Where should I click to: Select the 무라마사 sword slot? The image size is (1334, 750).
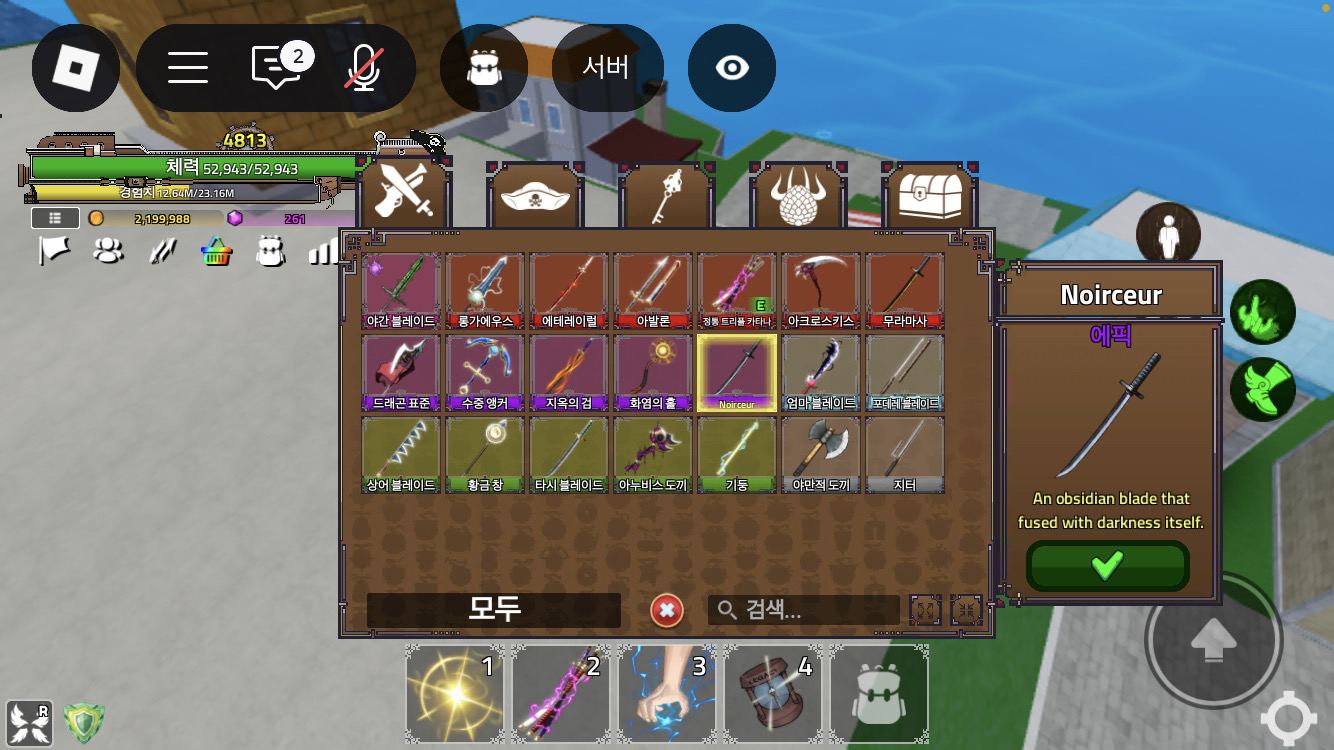[904, 291]
